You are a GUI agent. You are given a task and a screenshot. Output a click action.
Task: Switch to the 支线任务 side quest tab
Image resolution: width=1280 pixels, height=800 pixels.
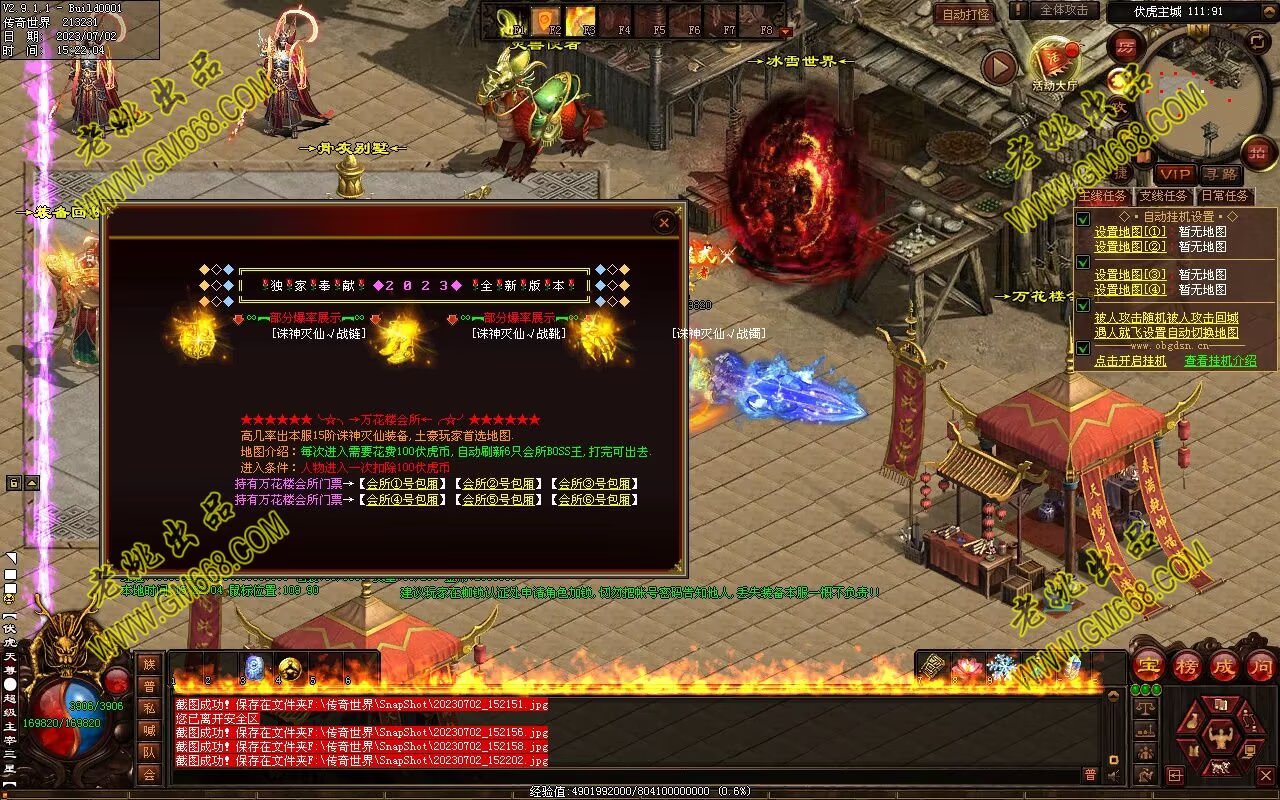point(1163,196)
